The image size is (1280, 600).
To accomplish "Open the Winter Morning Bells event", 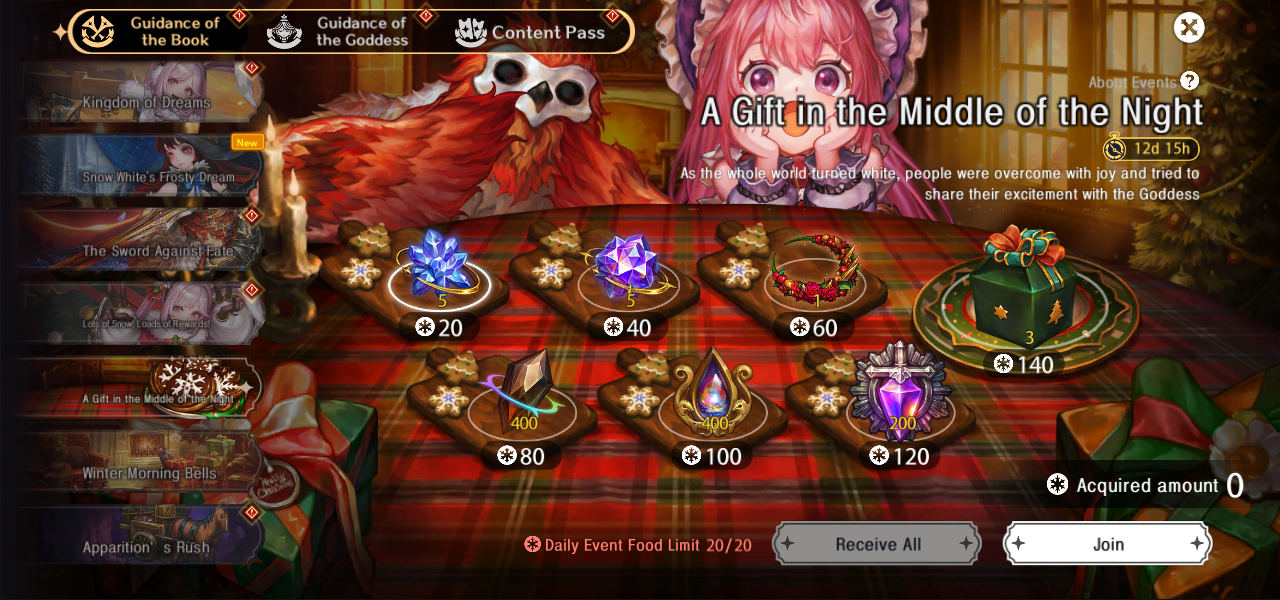I will [148, 468].
